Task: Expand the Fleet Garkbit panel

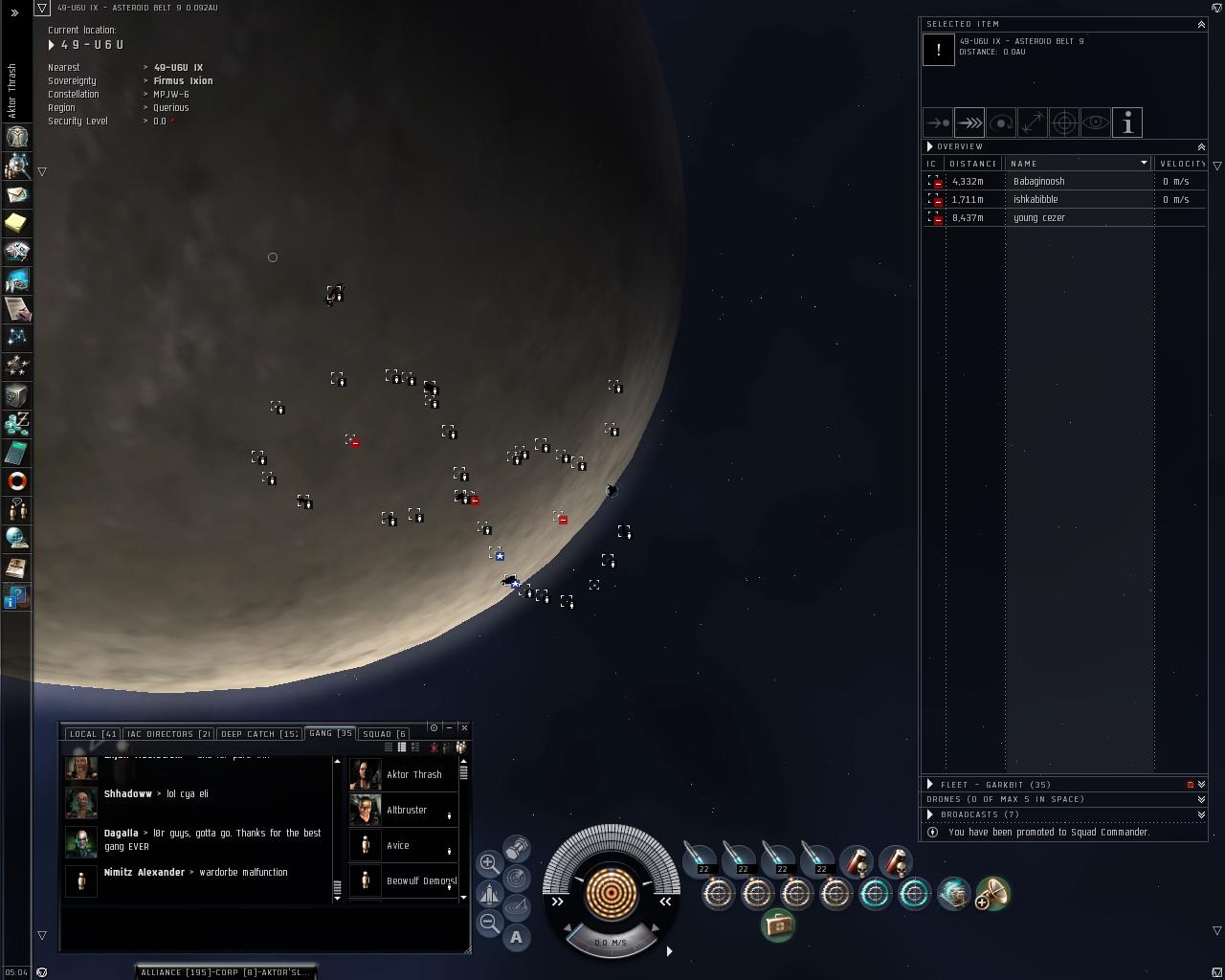Action: tap(930, 785)
